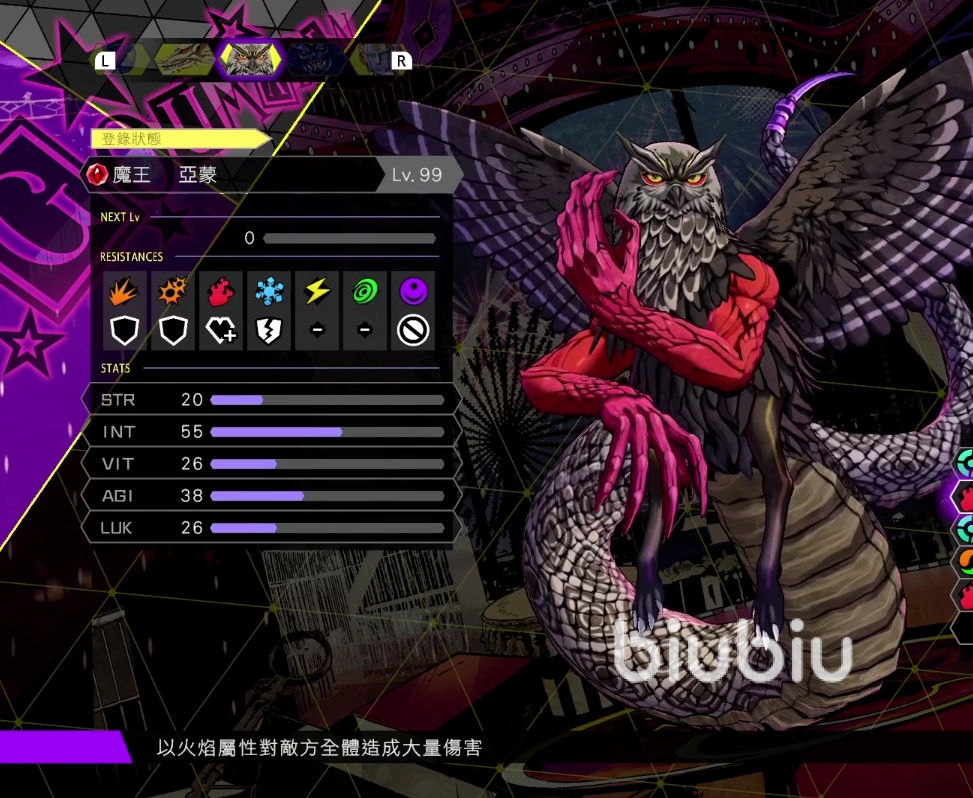This screenshot has width=973, height=798.
Task: Choose the highlighted owl persona portrait
Action: (x=249, y=60)
